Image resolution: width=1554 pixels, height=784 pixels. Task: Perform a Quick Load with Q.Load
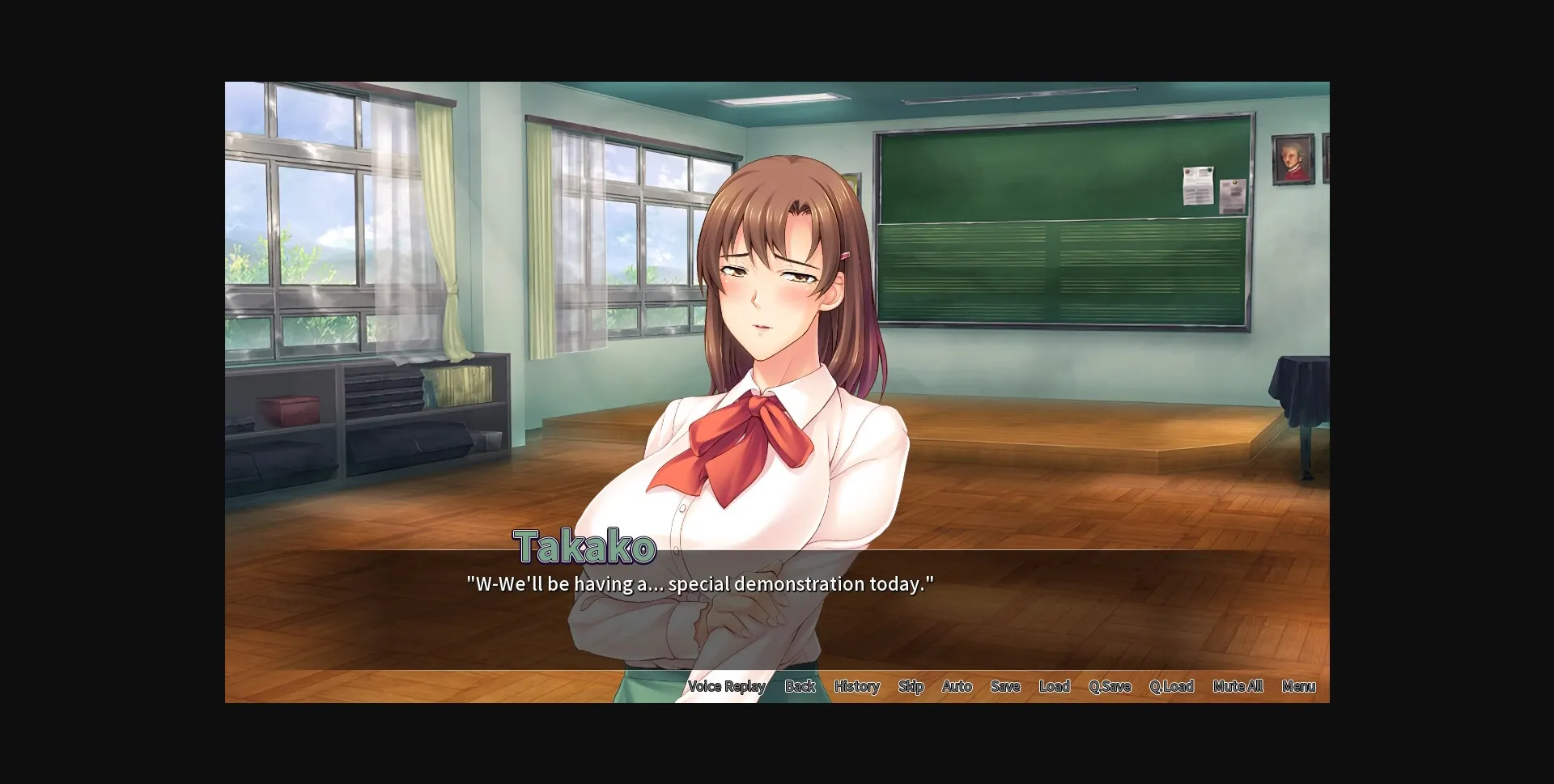[x=1171, y=686]
